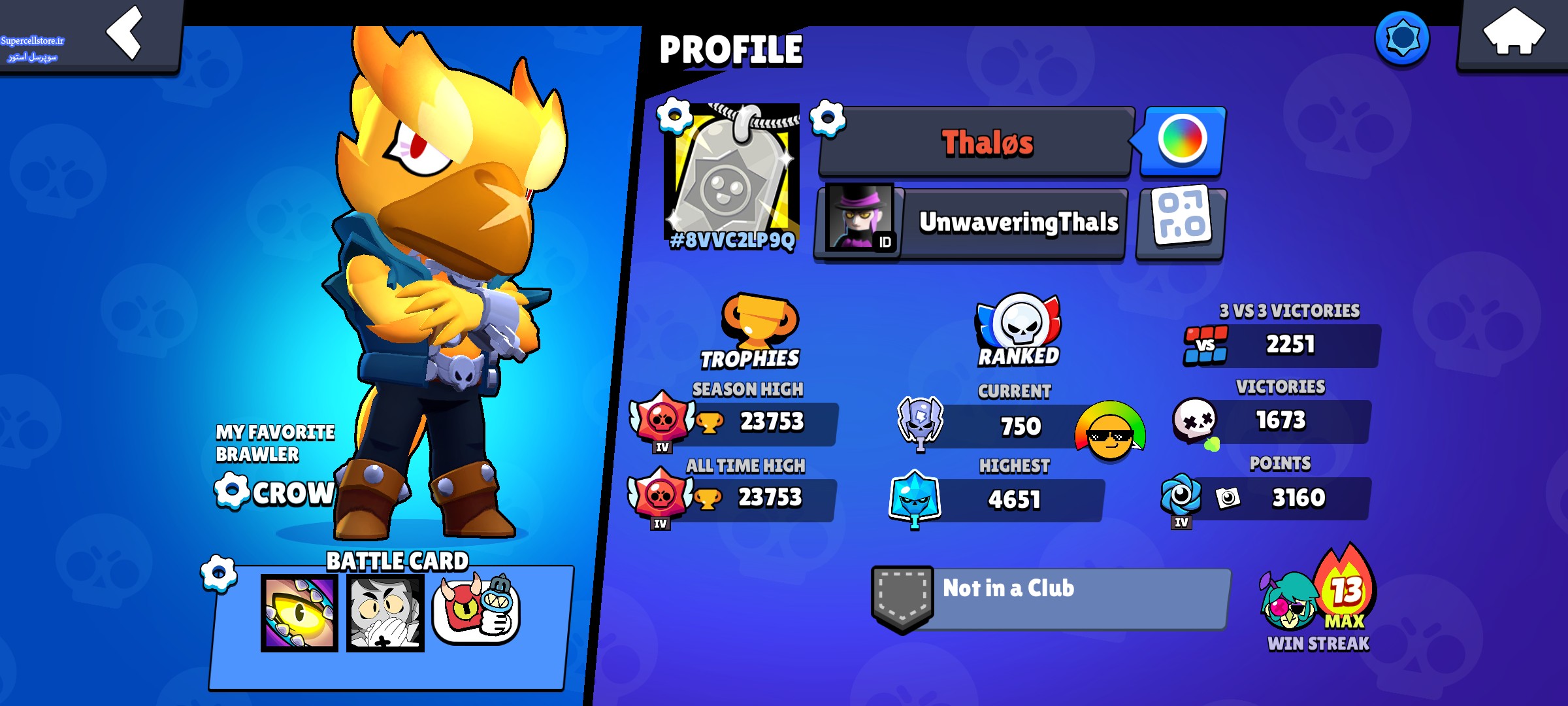1568x706 pixels.
Task: Change favorite brawler Crow via gear
Action: pyautogui.click(x=232, y=491)
